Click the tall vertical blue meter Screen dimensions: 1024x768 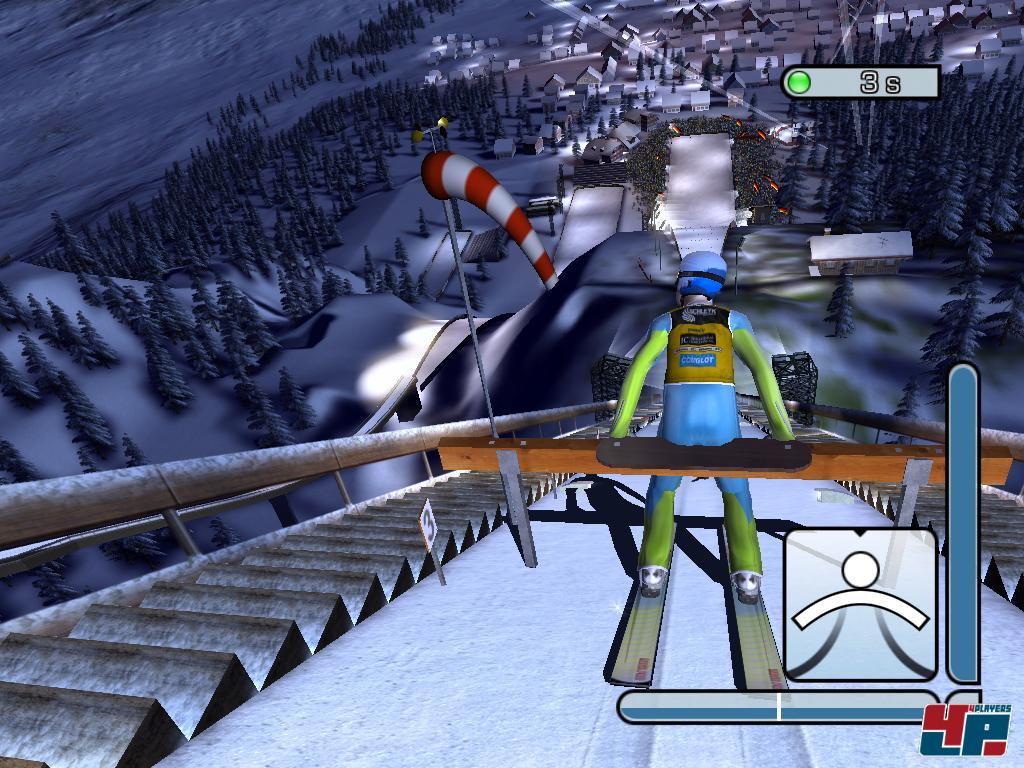963,524
